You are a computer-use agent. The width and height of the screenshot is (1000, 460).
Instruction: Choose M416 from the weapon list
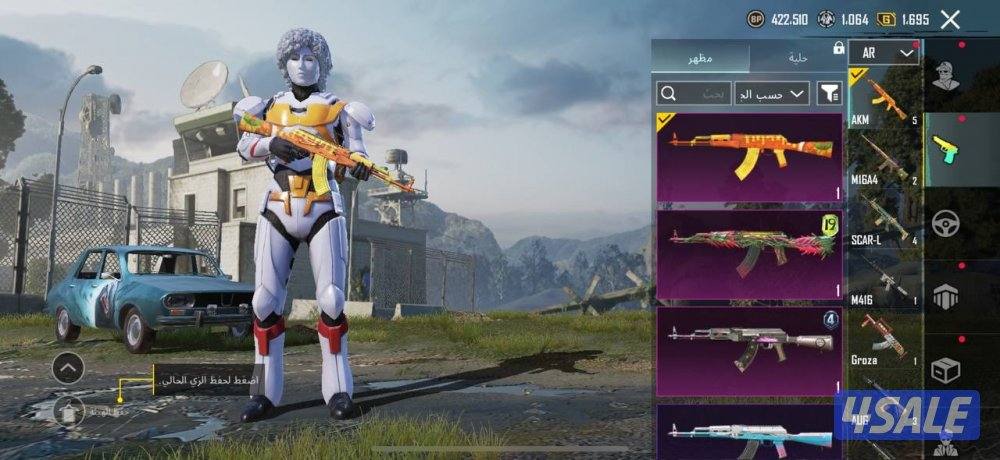[884, 279]
